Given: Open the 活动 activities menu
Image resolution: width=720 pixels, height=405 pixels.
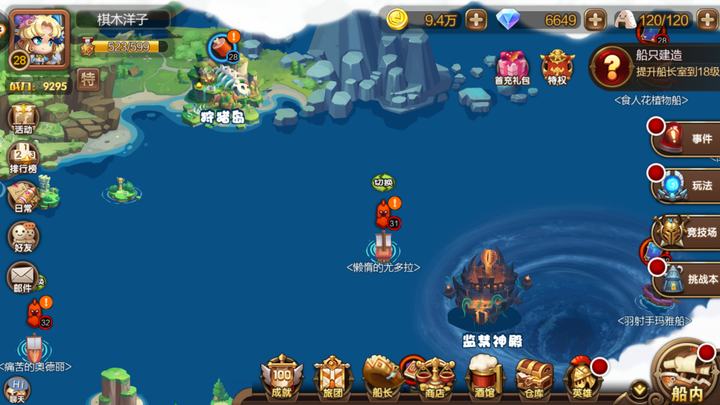Looking at the screenshot, I should (22, 119).
